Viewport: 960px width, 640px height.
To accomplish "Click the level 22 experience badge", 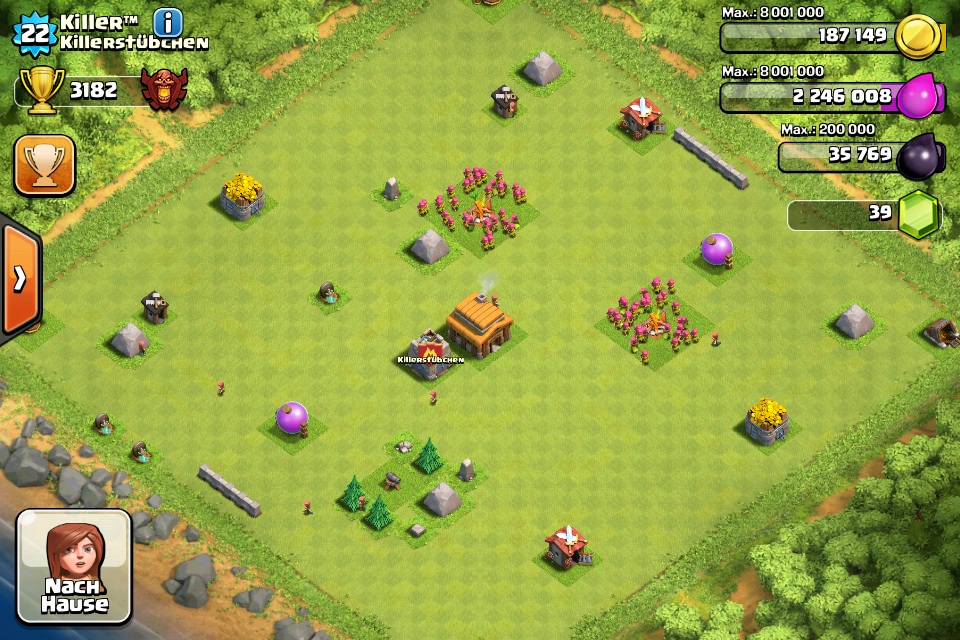I will click(35, 33).
